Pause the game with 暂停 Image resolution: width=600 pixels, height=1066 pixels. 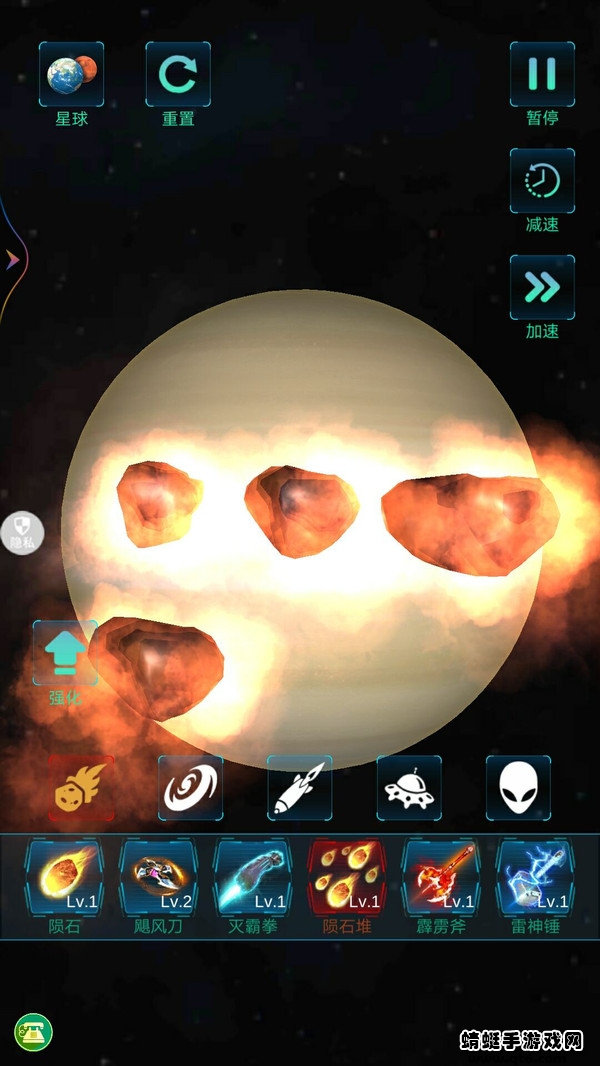pyautogui.click(x=542, y=75)
